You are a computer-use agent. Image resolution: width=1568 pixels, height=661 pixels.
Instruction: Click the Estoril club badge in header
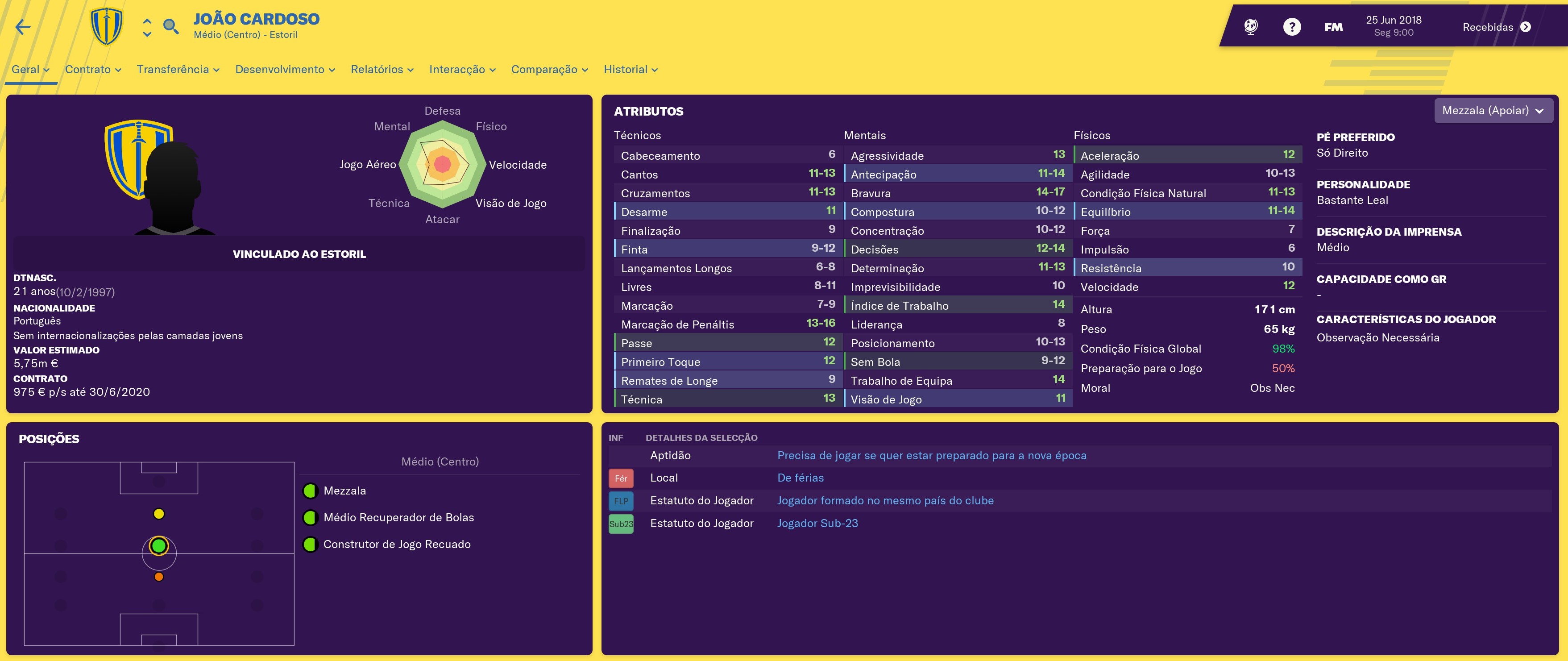pyautogui.click(x=107, y=27)
